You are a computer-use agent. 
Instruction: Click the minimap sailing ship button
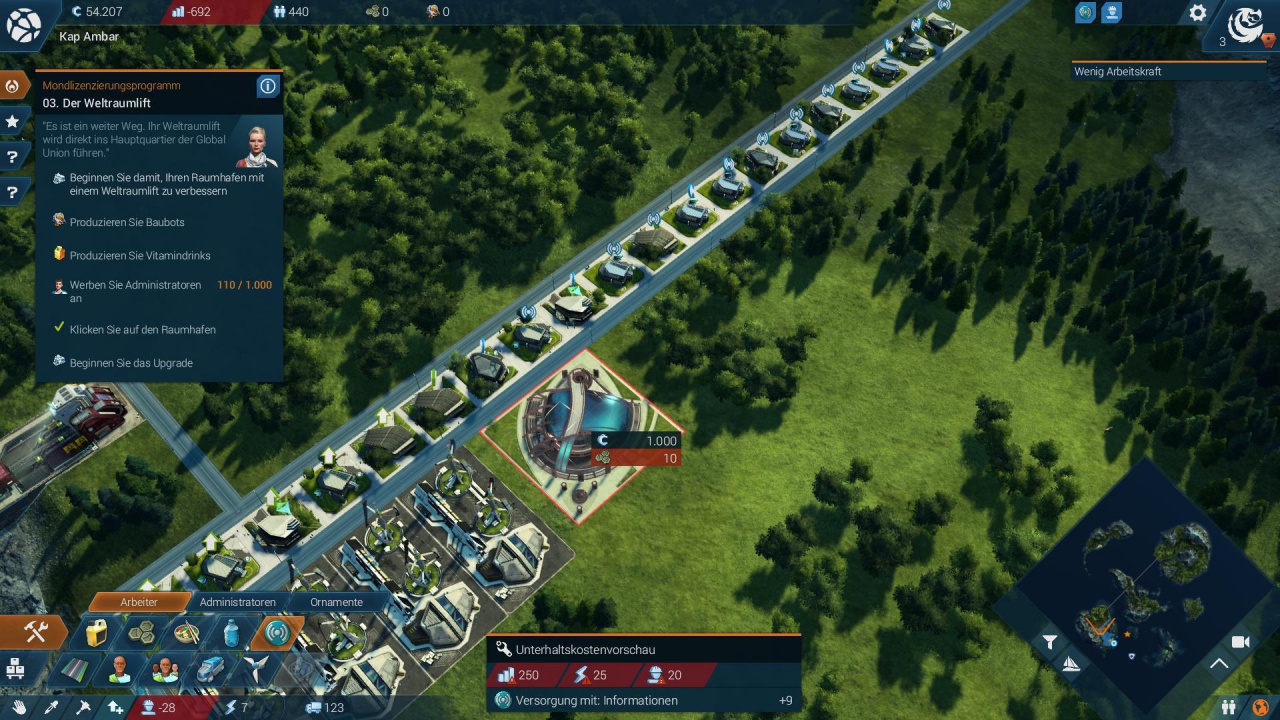[x=1071, y=665]
